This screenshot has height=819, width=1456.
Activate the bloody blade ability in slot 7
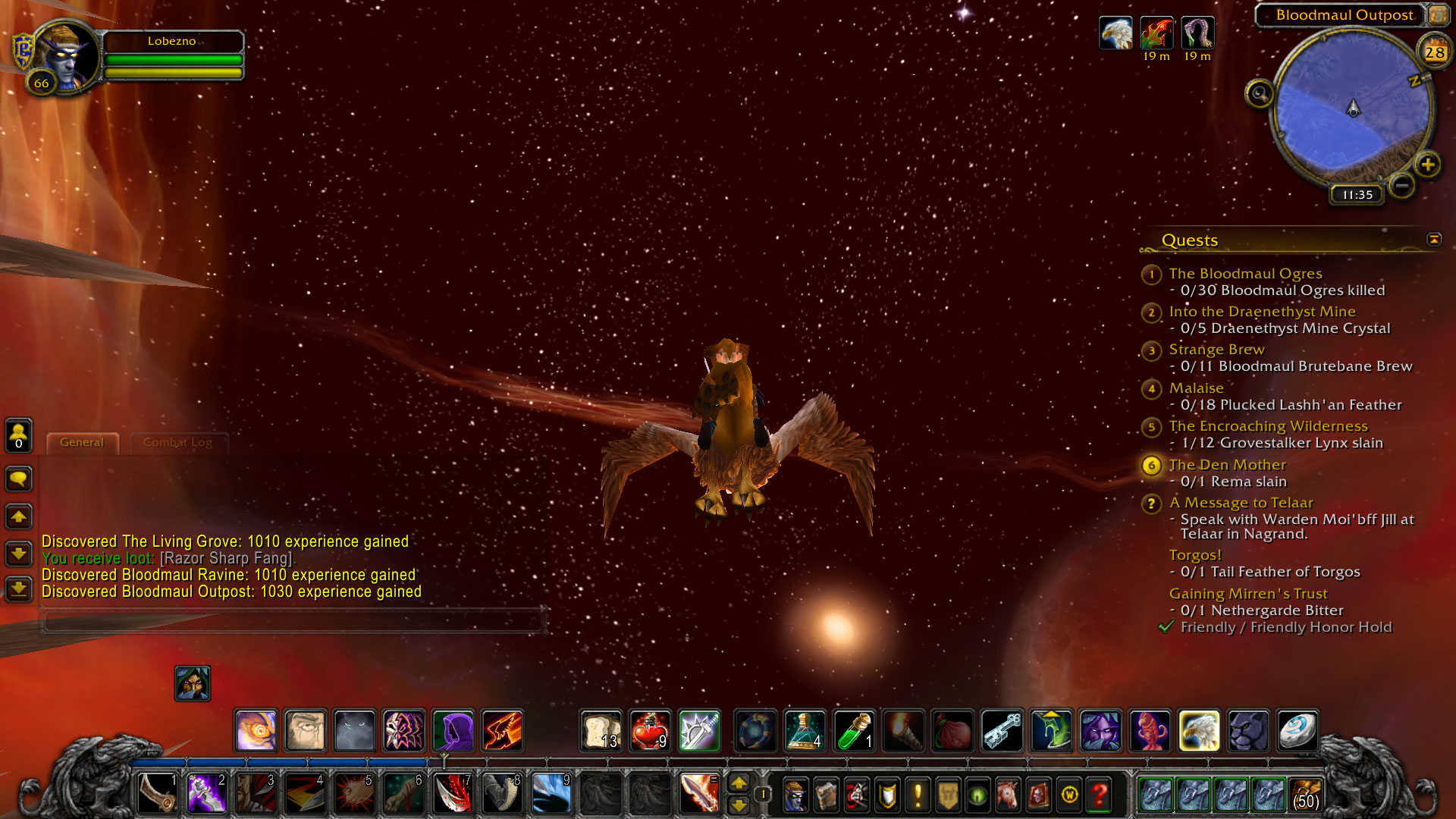[x=453, y=793]
